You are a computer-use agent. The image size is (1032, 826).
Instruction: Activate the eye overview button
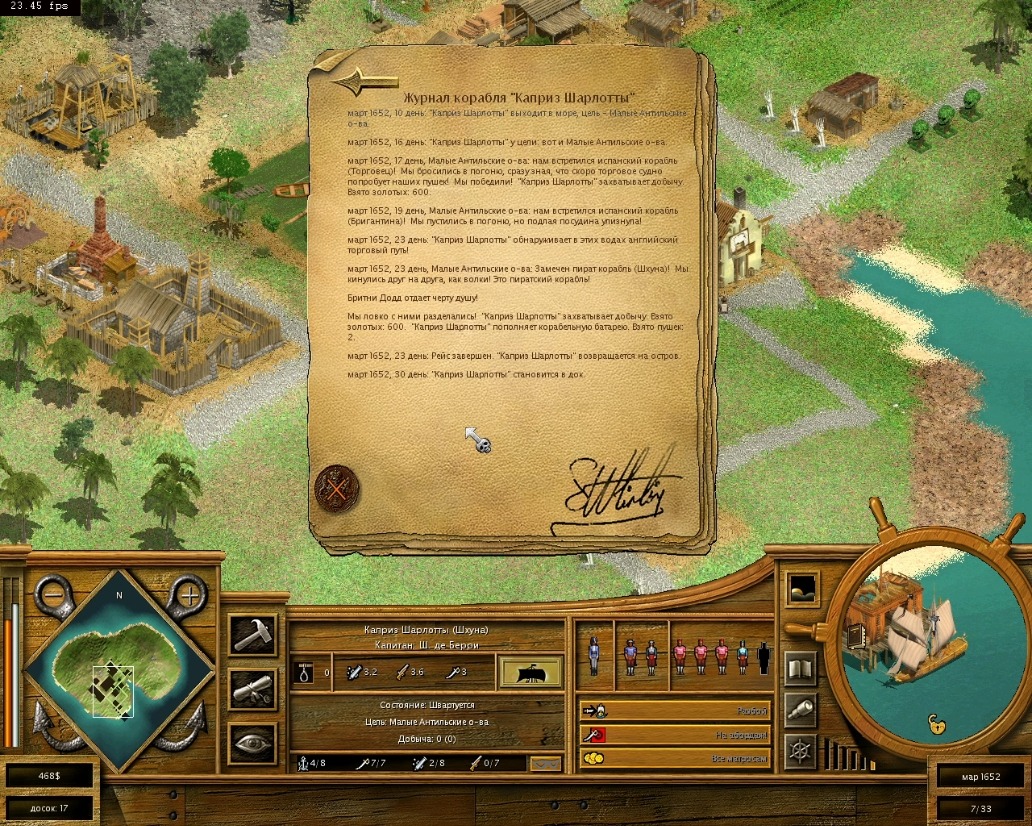click(252, 742)
